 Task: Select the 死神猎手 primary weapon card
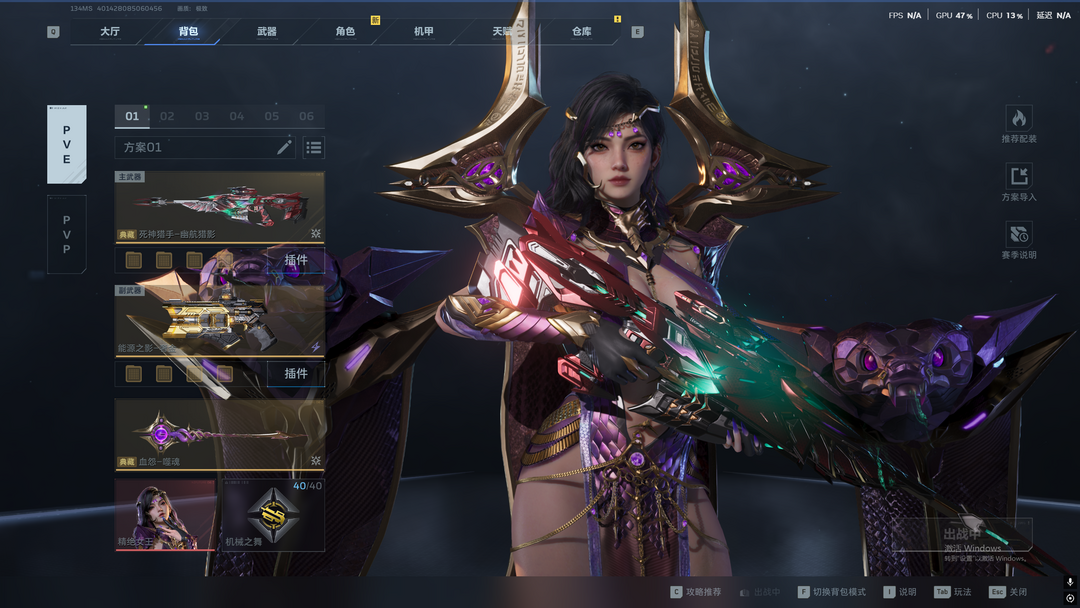pyautogui.click(x=219, y=207)
